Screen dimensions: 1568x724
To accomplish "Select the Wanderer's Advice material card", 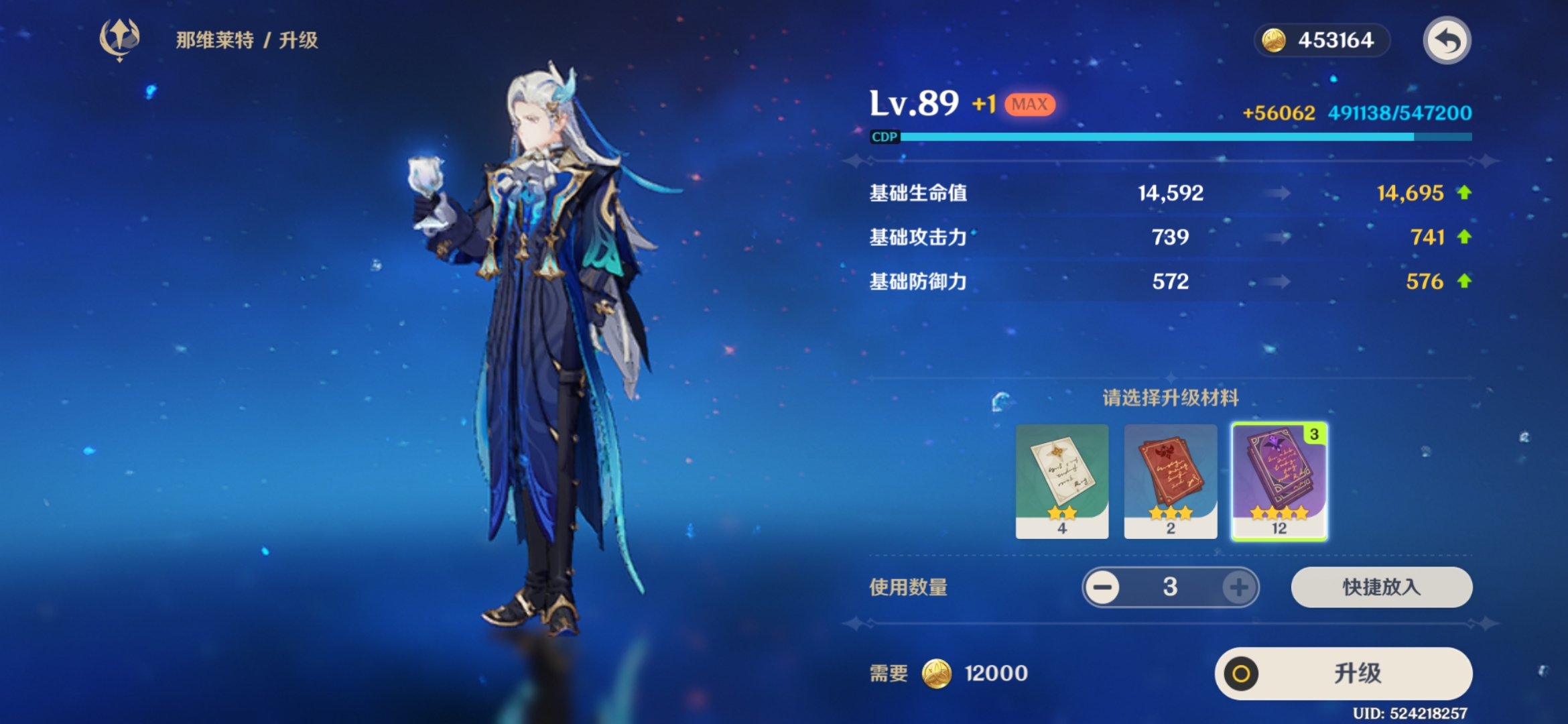I will pos(1062,479).
